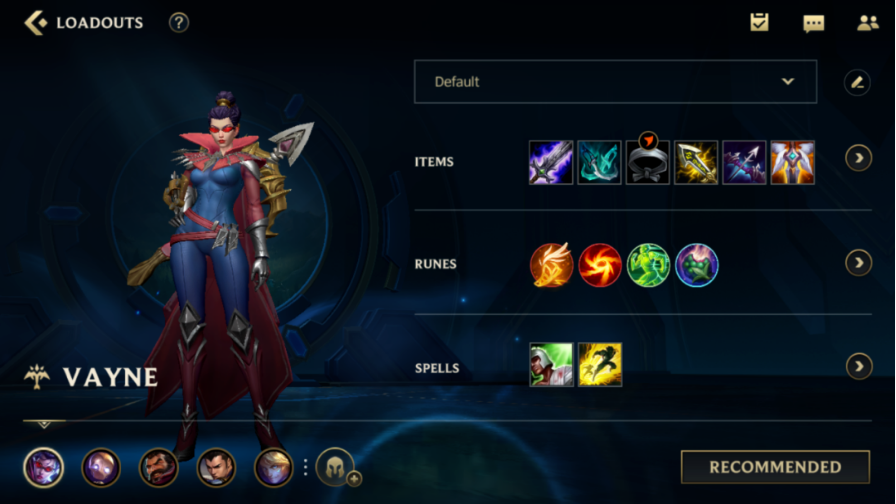This screenshot has width=896, height=504.
Task: Open the Items arrow button
Action: pos(858,158)
